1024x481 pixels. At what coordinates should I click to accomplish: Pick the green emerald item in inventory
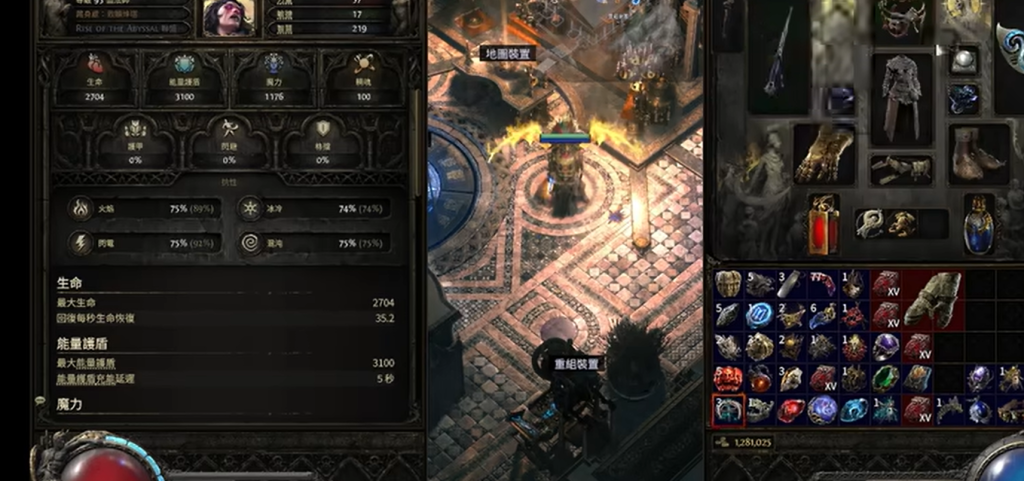click(885, 378)
